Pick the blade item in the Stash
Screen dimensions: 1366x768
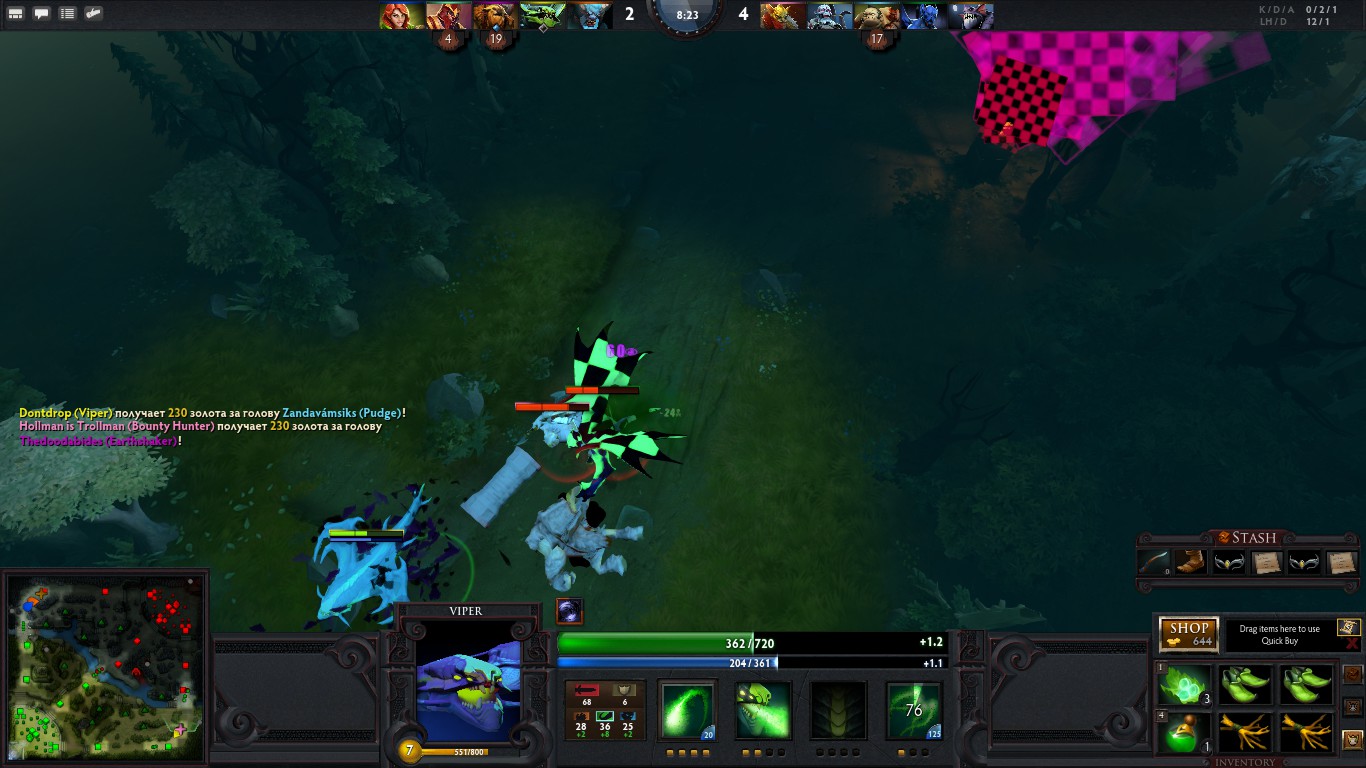click(x=1153, y=562)
